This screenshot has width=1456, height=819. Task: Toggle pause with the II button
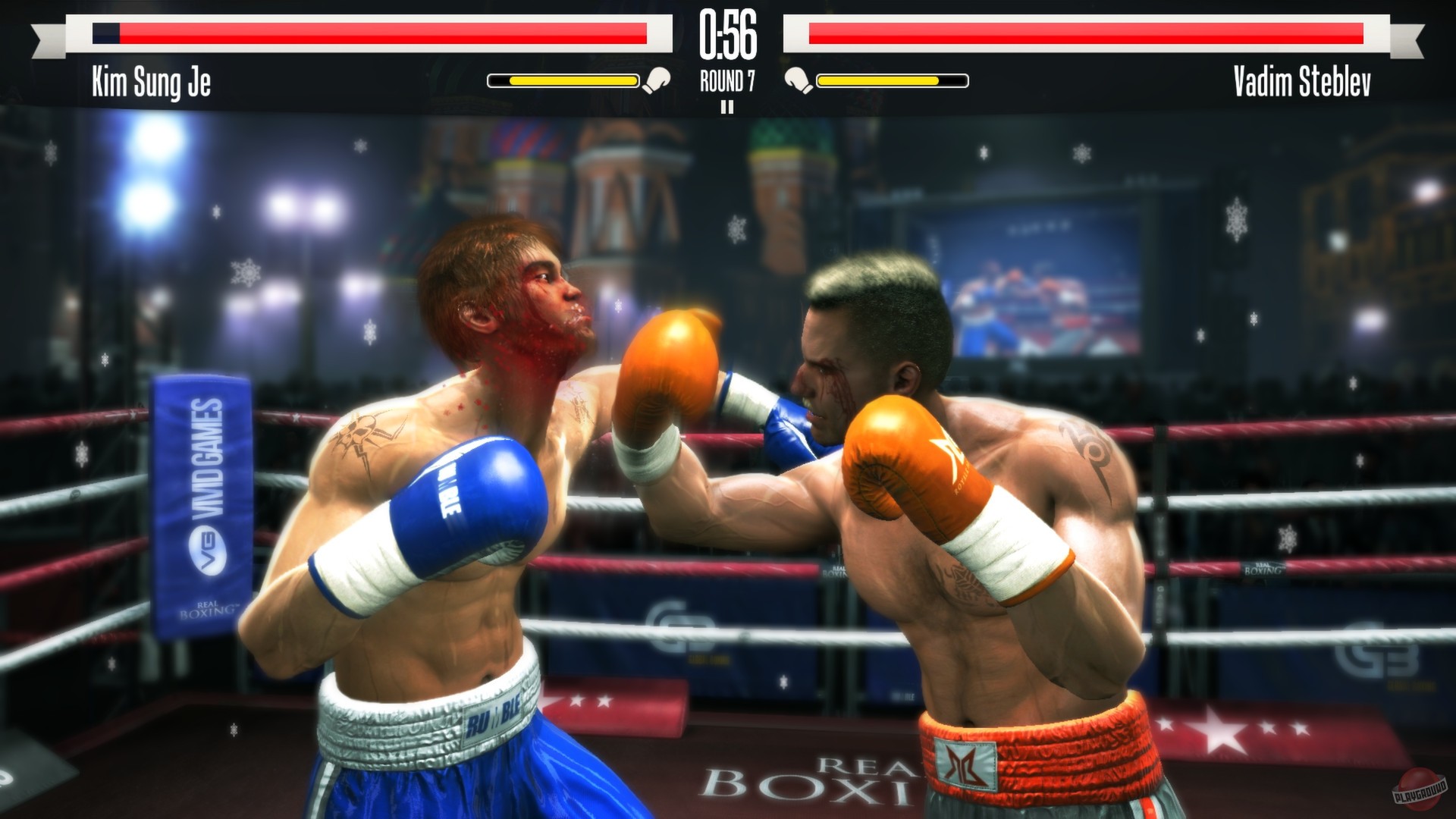(x=729, y=106)
